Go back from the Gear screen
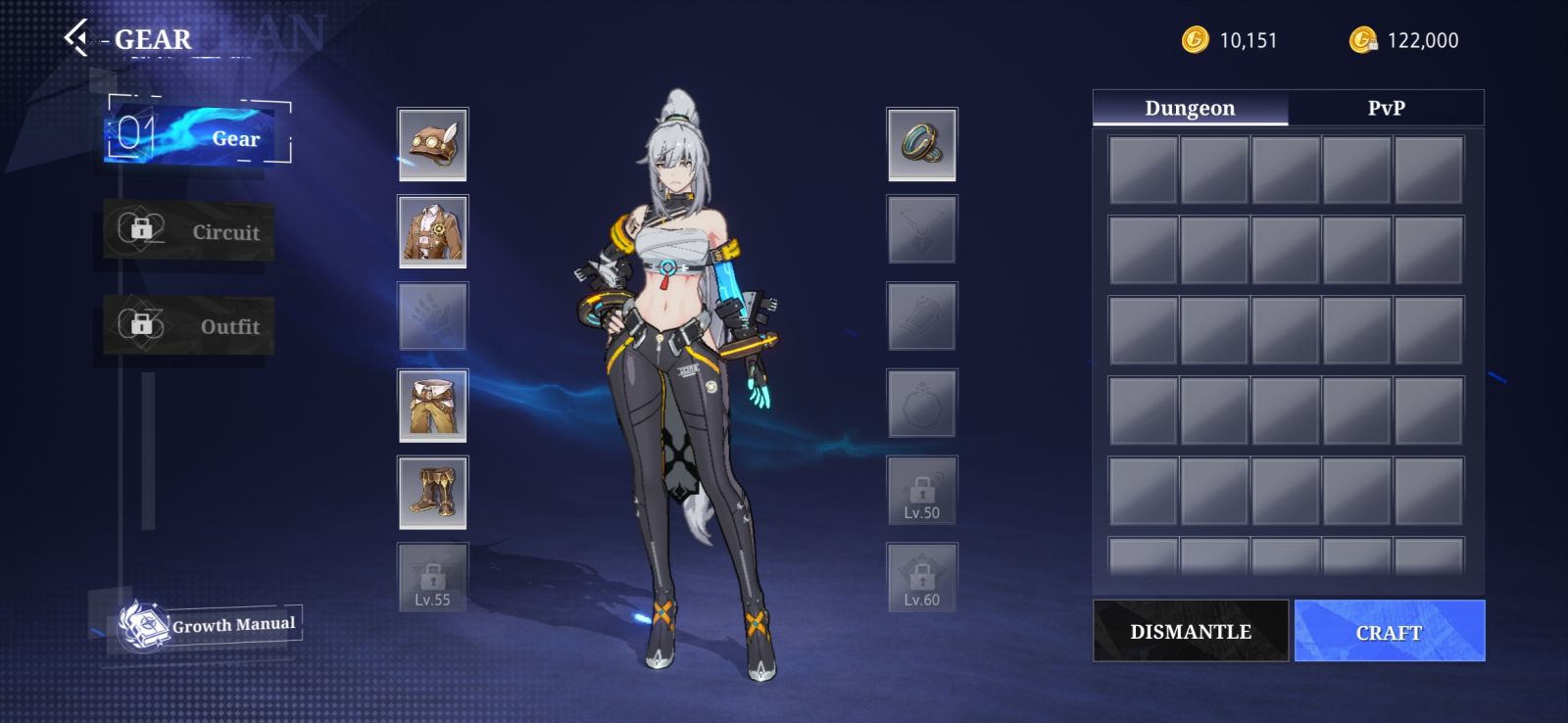 (75, 38)
